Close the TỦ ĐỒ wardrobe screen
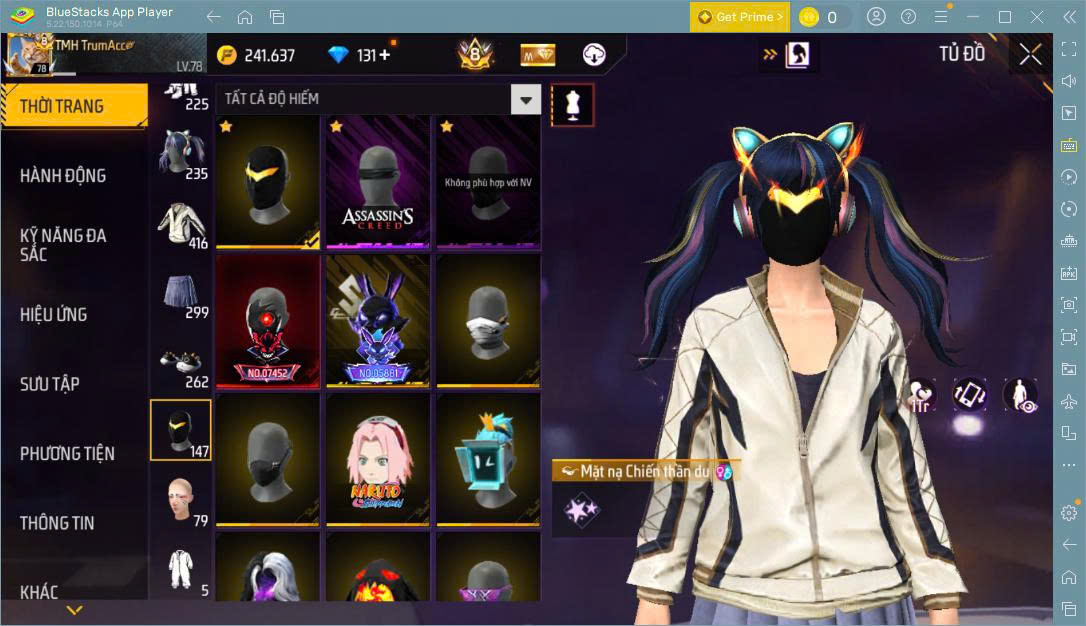The height and width of the screenshot is (626, 1086). 1030,55
